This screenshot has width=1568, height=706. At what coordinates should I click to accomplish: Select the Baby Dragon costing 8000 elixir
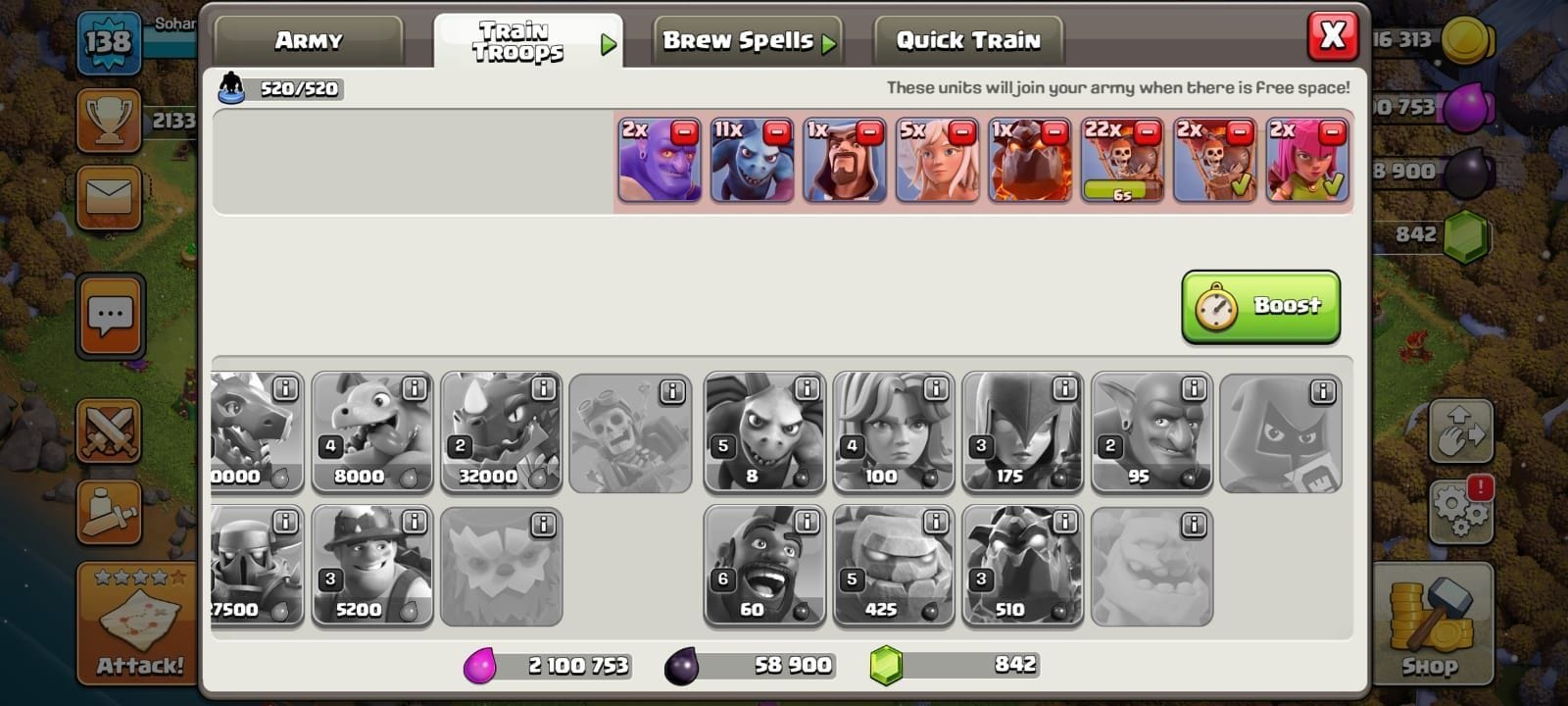coord(372,431)
